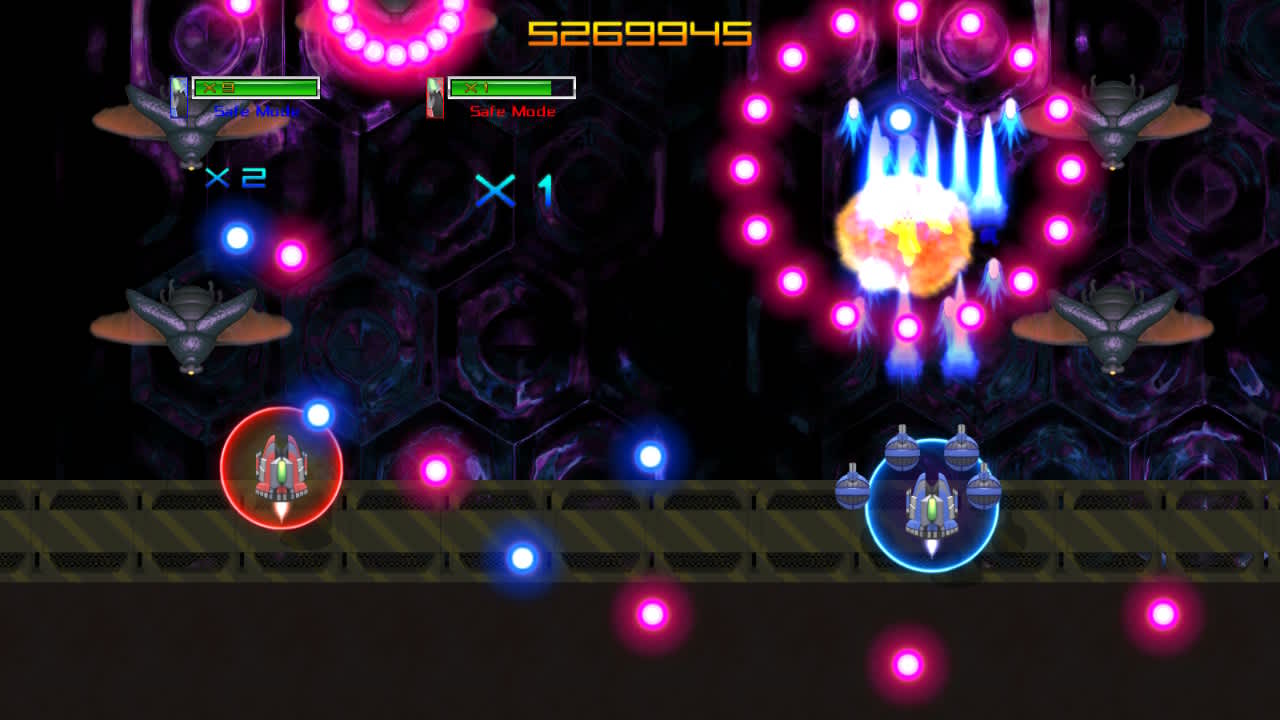This screenshot has height=720, width=1280.
Task: Click the red player ship icon
Action: pos(283,470)
